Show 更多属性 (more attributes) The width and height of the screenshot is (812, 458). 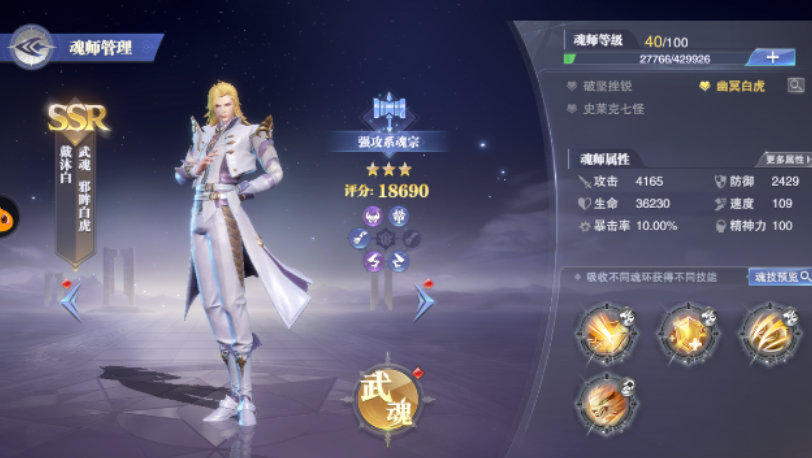(787, 159)
